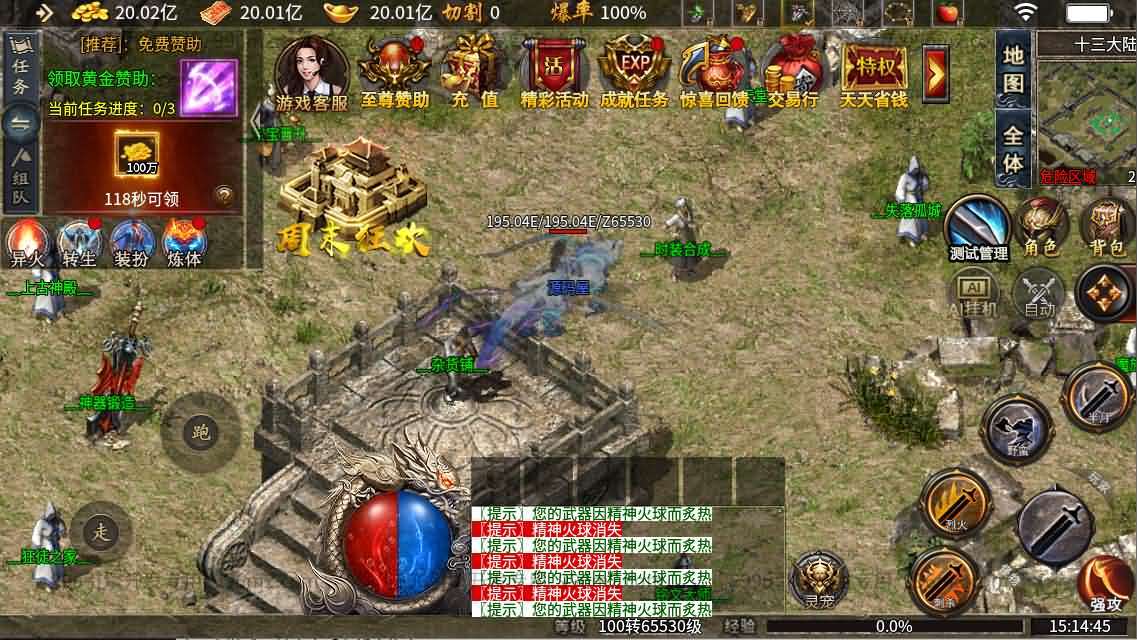
Task: View 成就任务 EXP achievements
Action: point(634,72)
